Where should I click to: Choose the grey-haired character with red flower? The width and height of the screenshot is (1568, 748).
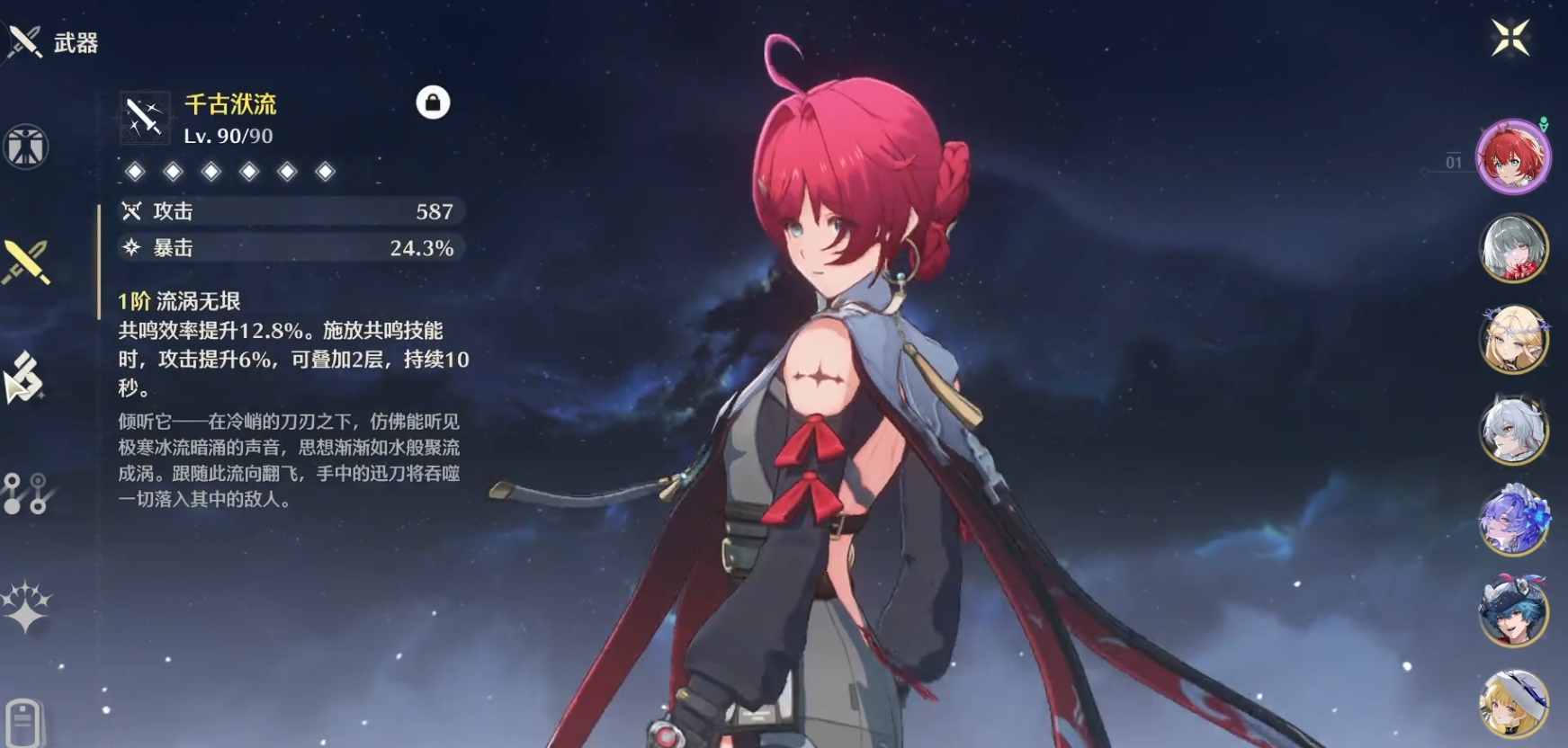[1514, 248]
